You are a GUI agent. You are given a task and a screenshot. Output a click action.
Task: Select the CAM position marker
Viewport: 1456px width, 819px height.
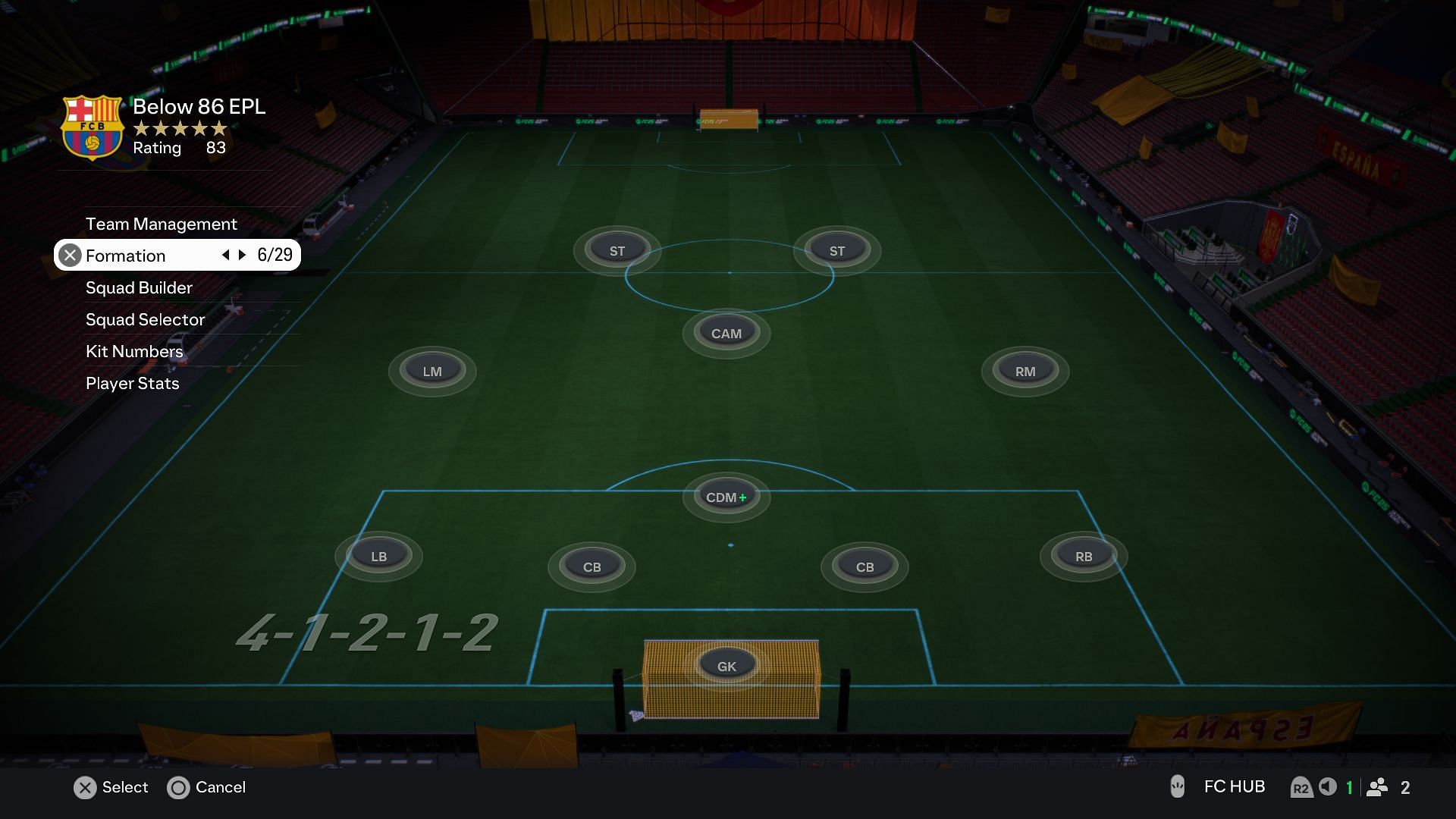click(x=726, y=333)
